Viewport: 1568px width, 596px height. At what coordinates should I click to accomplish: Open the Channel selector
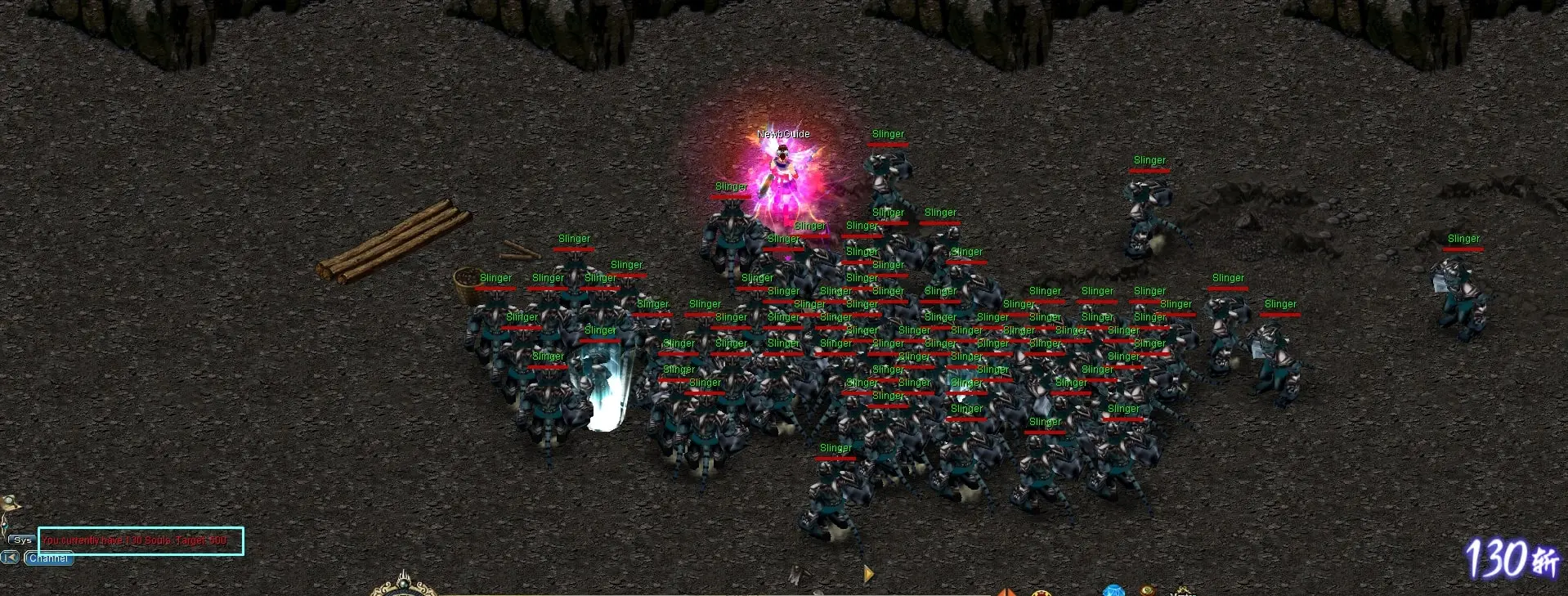point(49,558)
